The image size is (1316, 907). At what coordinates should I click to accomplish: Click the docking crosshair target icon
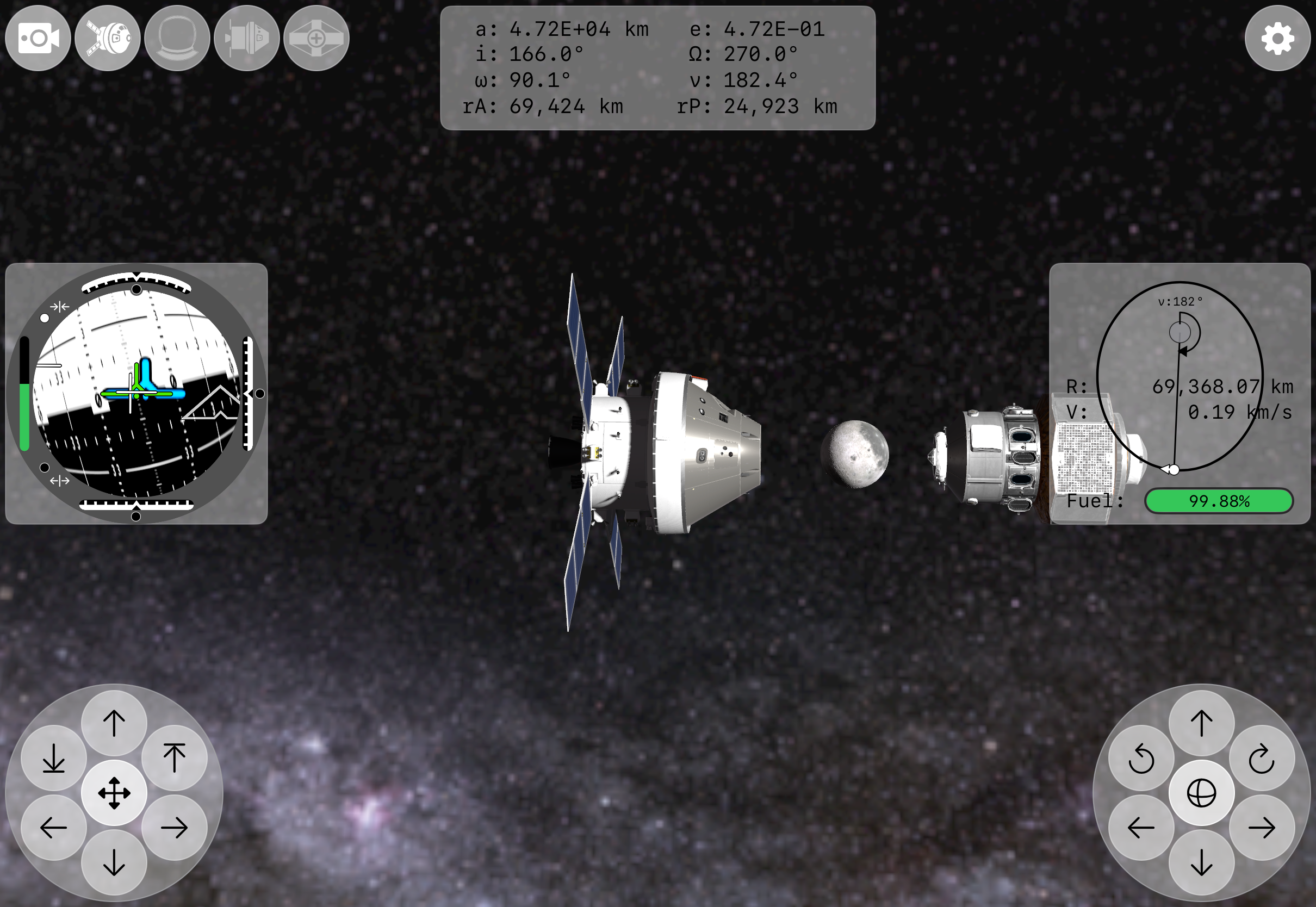click(x=316, y=39)
